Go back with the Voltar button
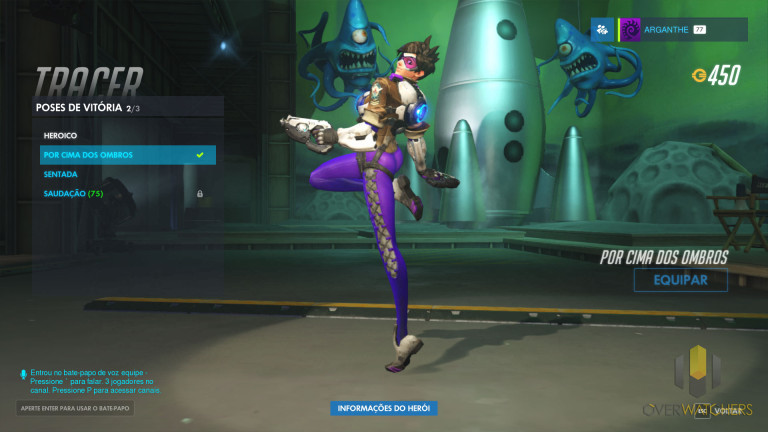 pos(722,410)
